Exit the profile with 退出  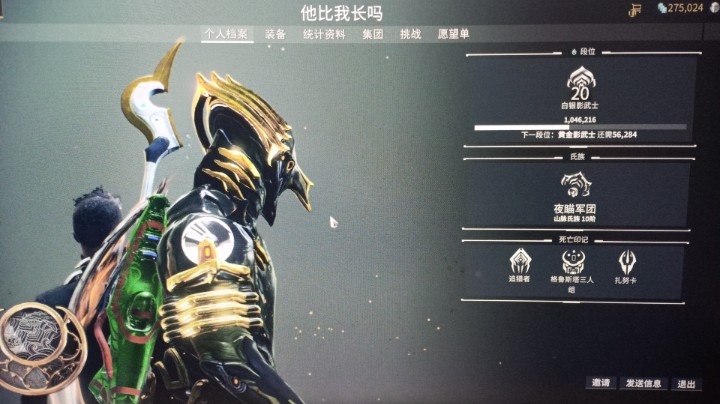coord(686,383)
